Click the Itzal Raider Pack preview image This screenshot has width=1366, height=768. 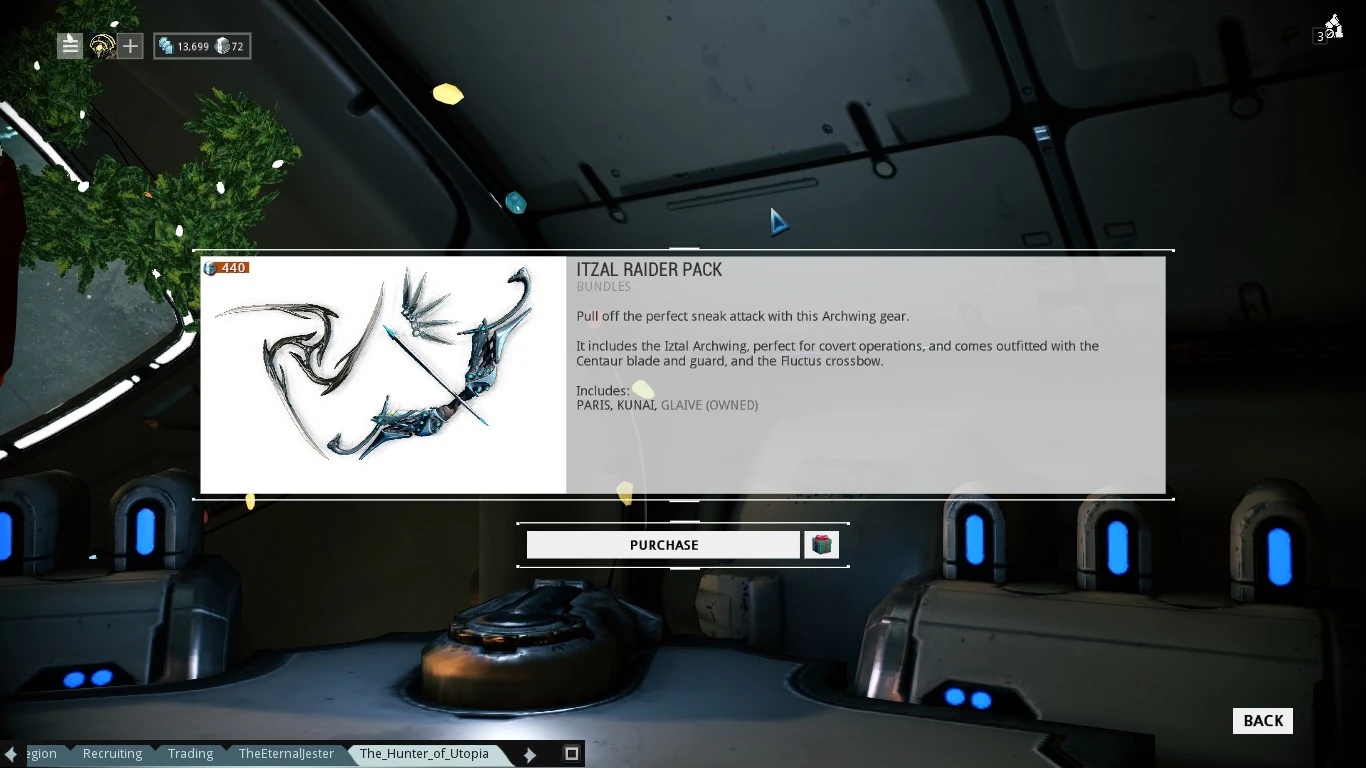pos(383,375)
